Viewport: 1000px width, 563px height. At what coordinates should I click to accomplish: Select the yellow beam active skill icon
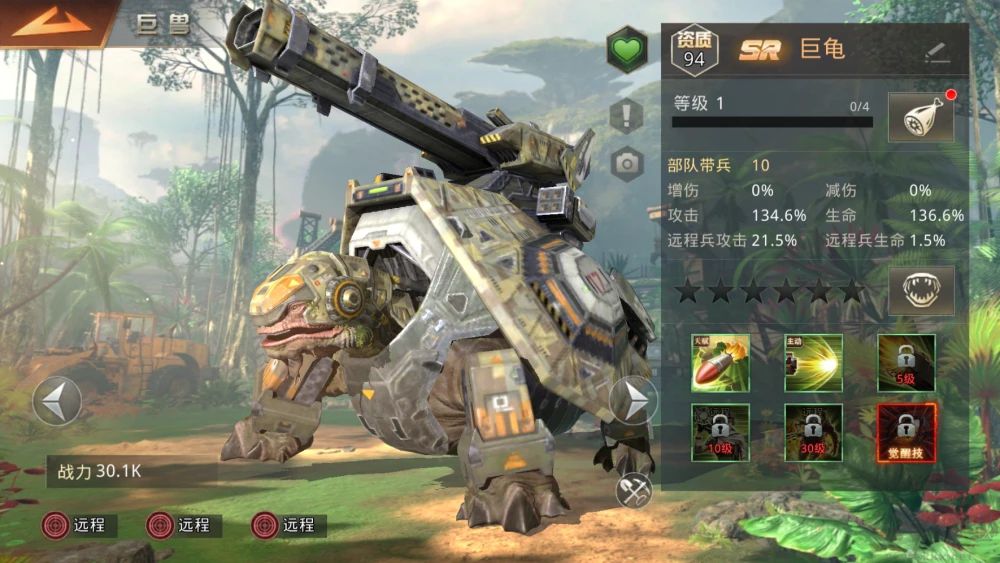(x=813, y=363)
